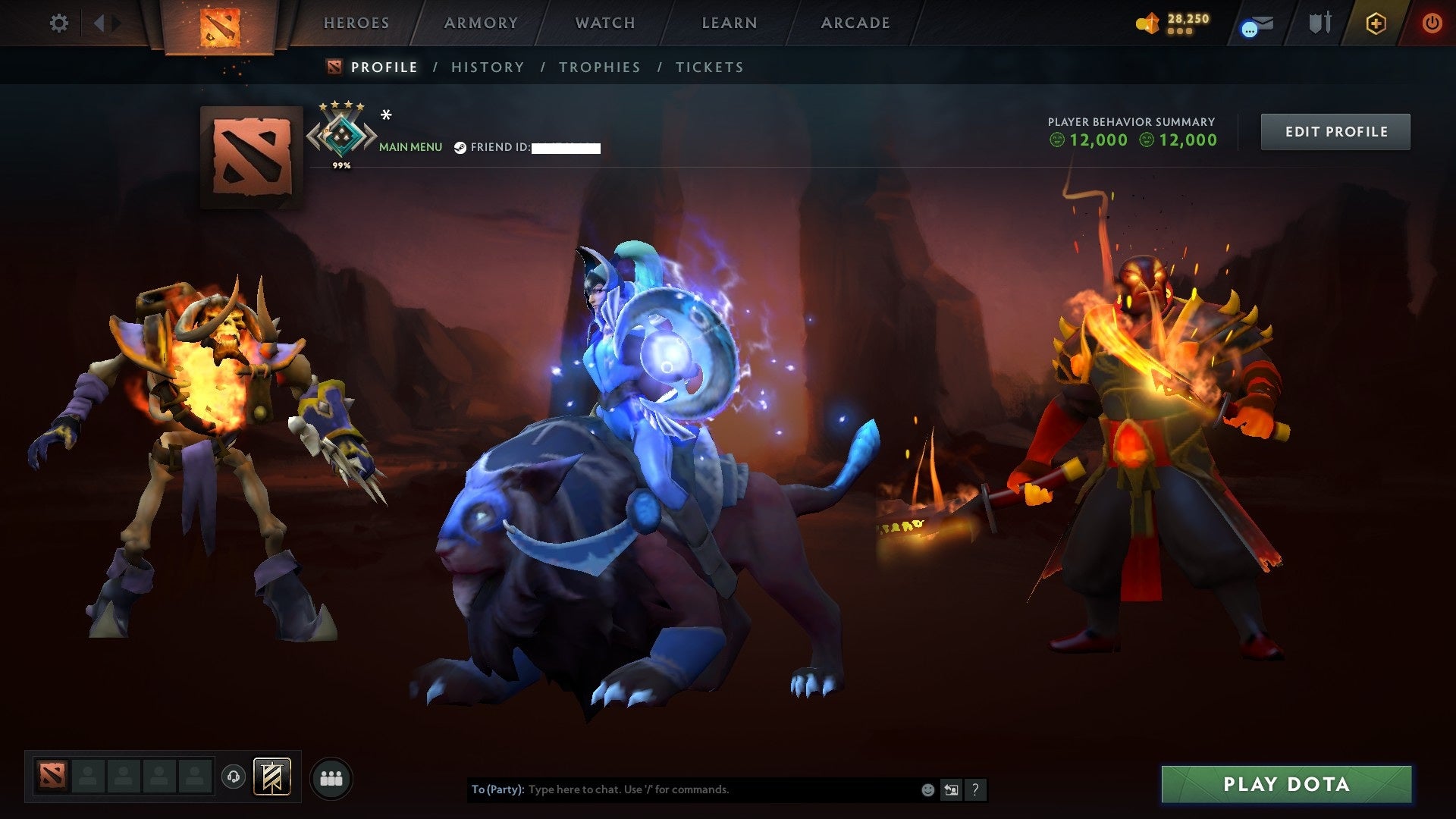Click EDIT PROFILE

1335,130
